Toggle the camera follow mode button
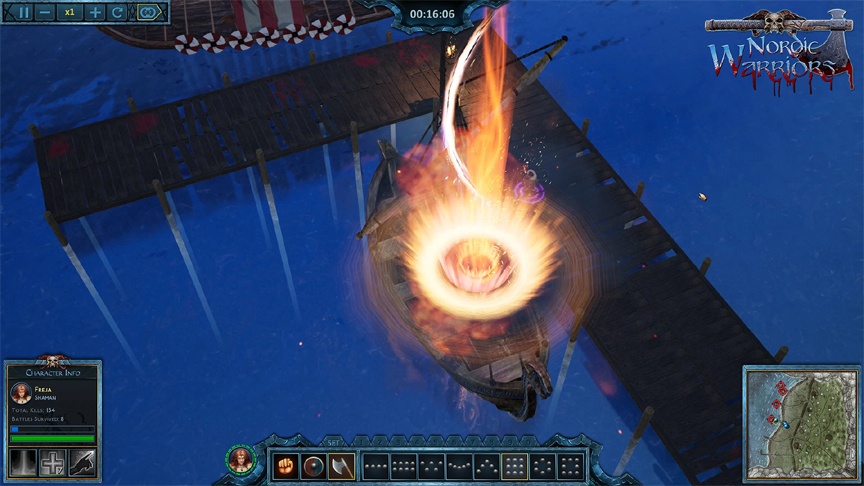 (149, 13)
